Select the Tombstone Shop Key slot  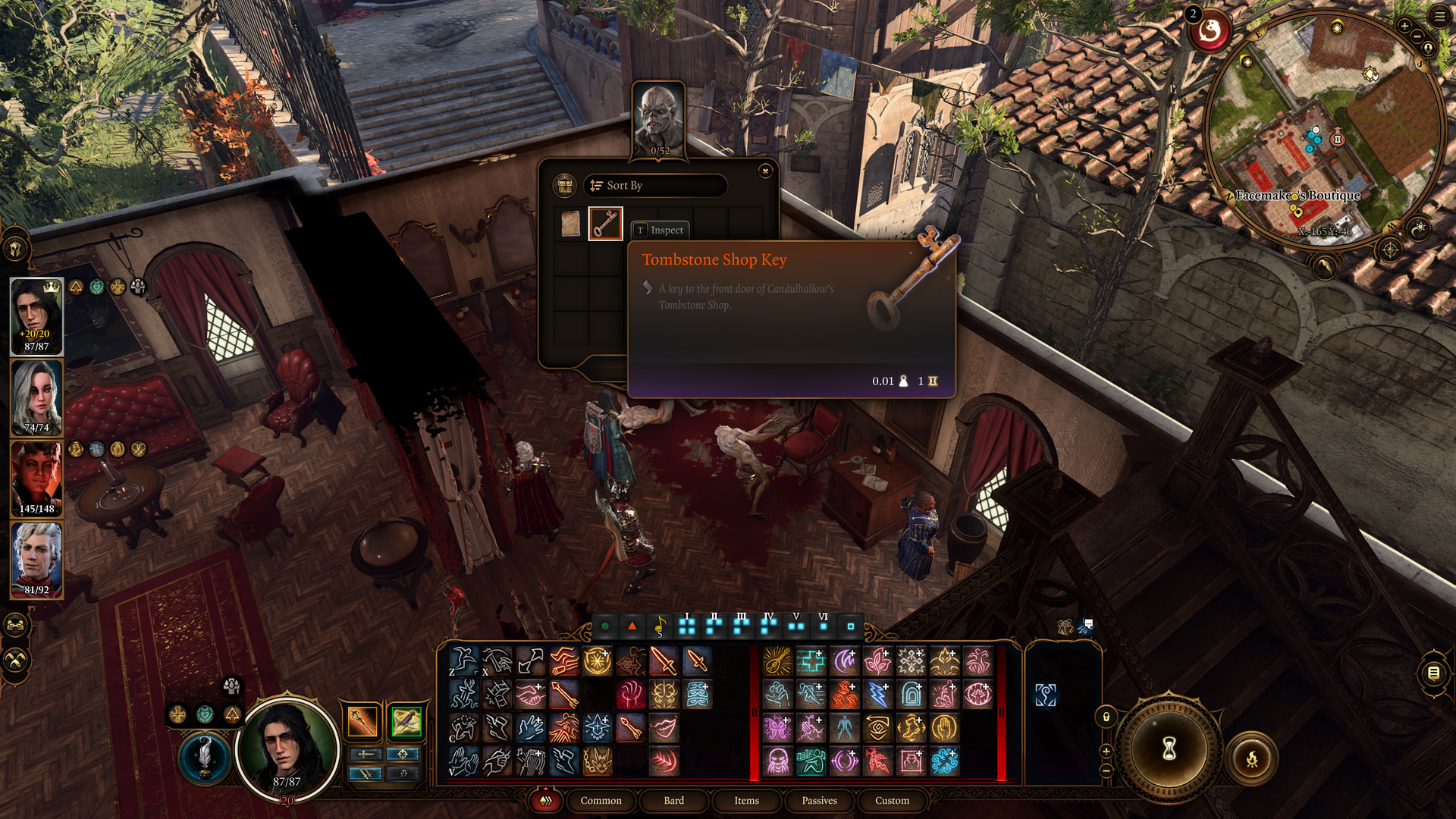(605, 224)
